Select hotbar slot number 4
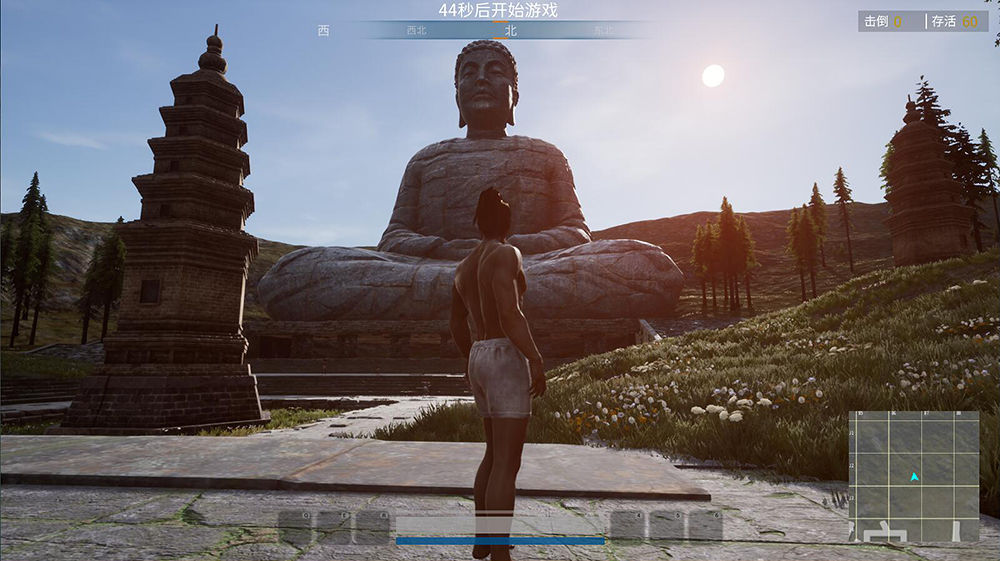 pos(627,527)
